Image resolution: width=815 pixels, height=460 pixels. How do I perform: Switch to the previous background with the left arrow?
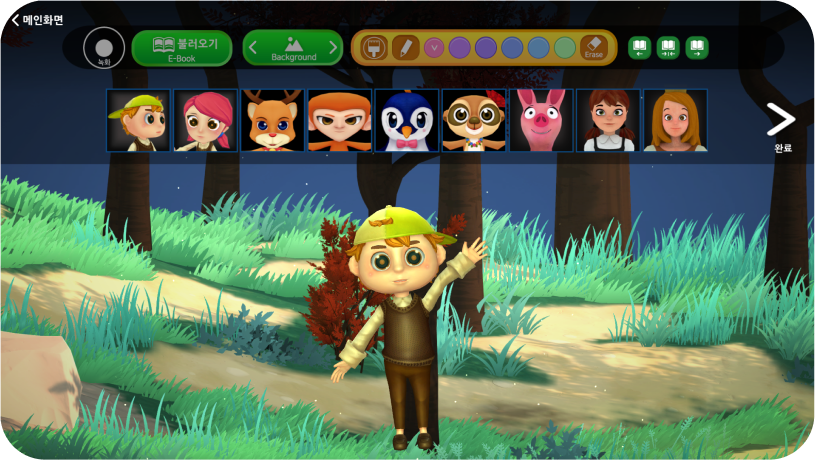tap(253, 47)
